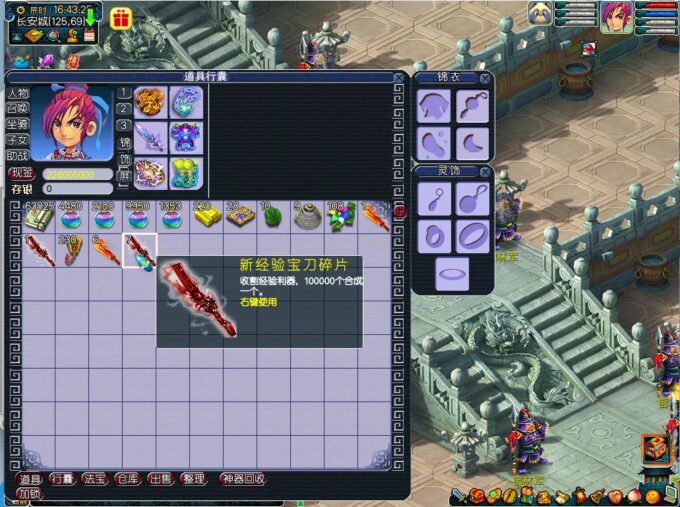Viewport: 680px width, 507px height.
Task: Select the 坐骑 mount tab
Action: tap(17, 124)
